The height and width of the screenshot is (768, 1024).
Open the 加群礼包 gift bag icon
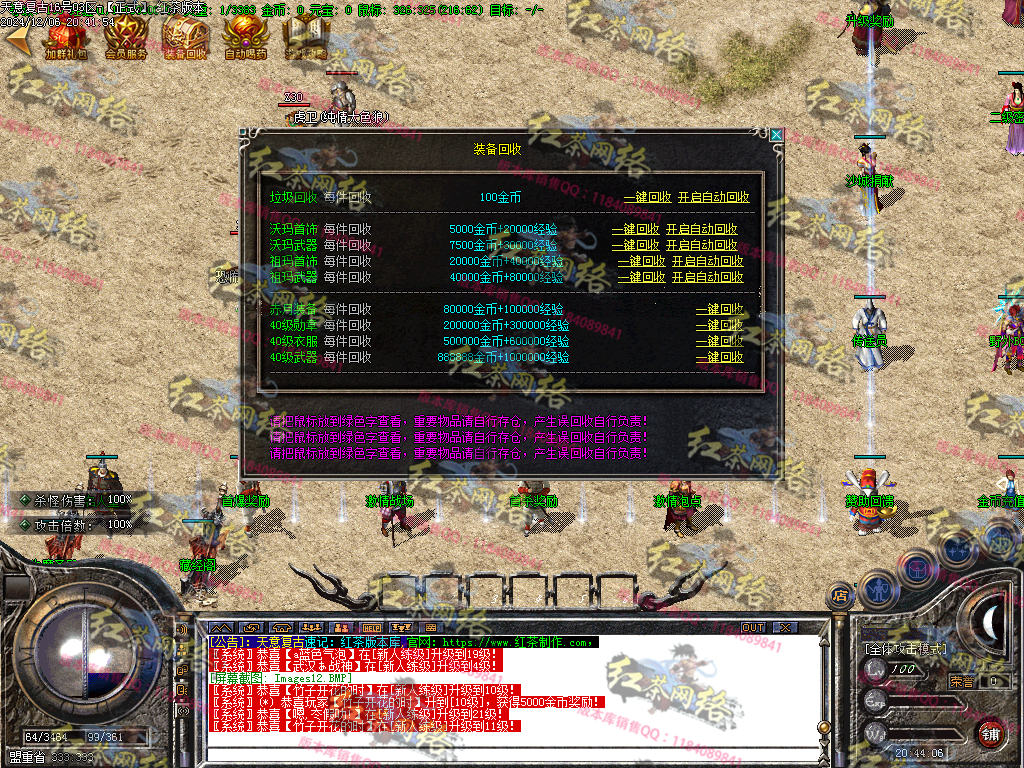[67, 36]
